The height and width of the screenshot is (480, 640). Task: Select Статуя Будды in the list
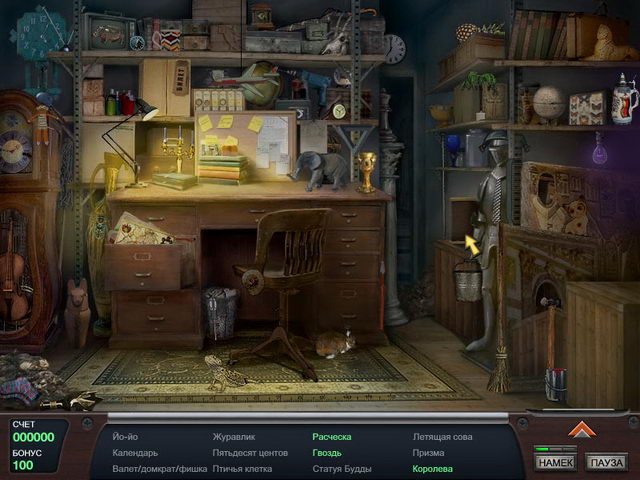click(342, 468)
